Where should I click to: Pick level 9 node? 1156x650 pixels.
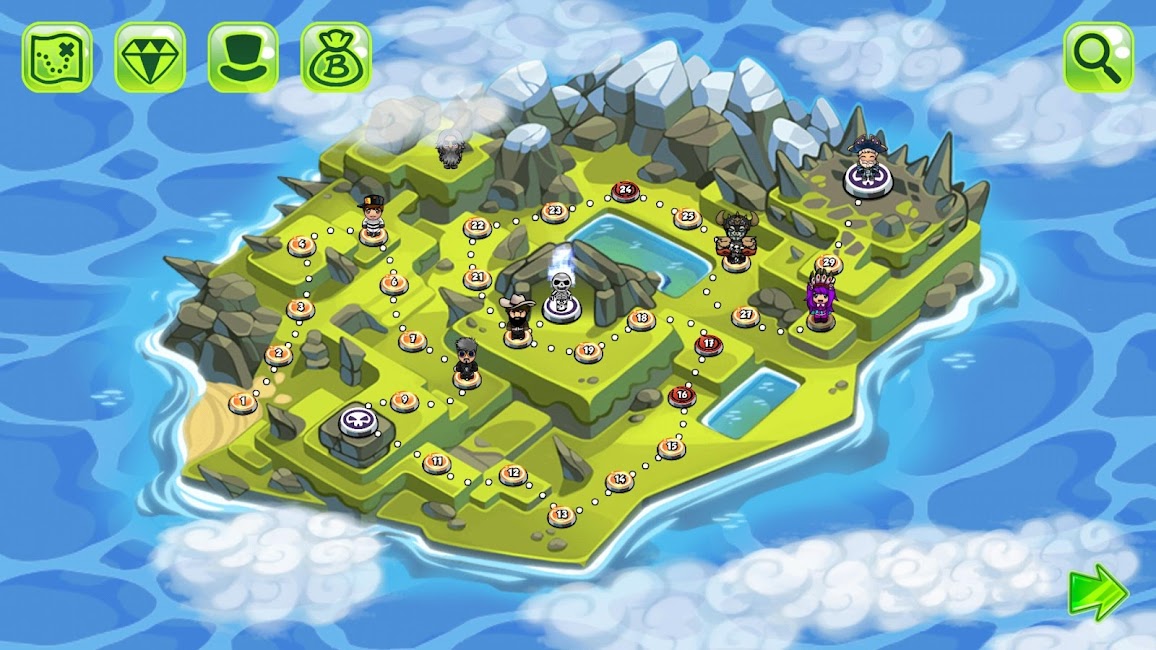click(x=404, y=401)
